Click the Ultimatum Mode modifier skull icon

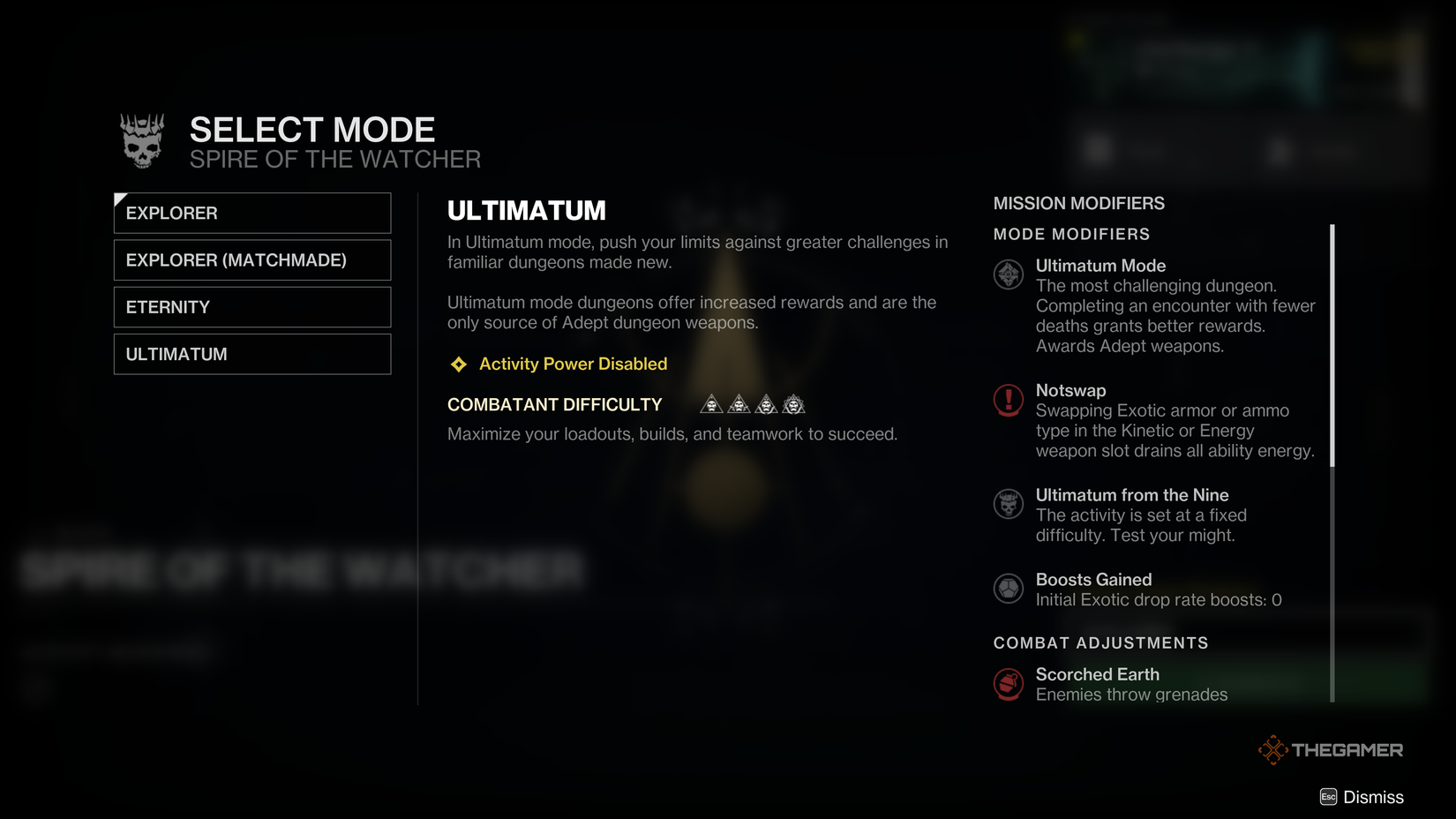[x=1008, y=274]
